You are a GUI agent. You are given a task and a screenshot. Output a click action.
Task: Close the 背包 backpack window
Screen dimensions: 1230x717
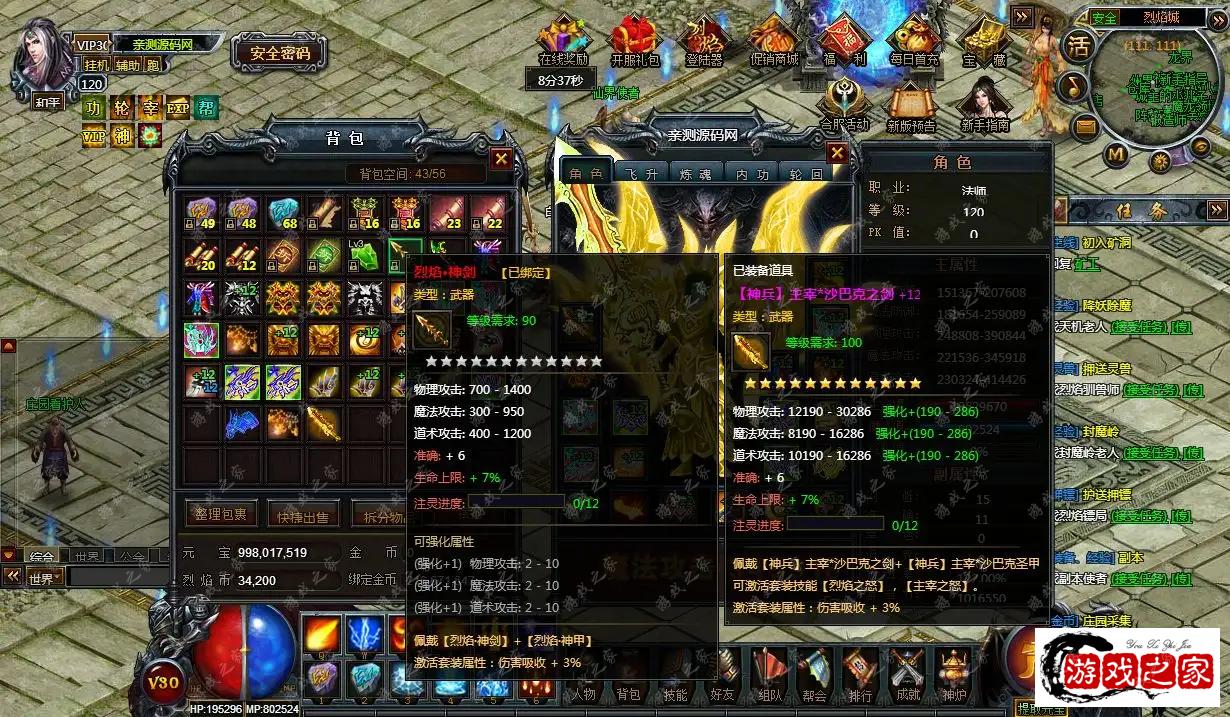point(501,159)
